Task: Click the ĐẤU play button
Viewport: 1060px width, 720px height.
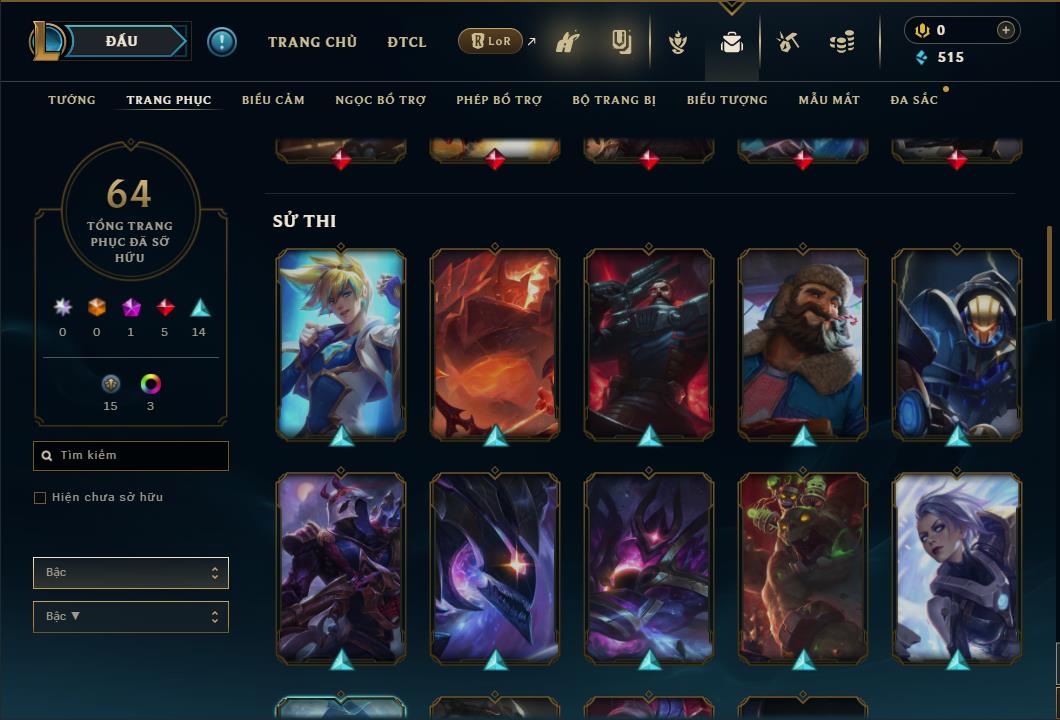Action: coord(121,41)
